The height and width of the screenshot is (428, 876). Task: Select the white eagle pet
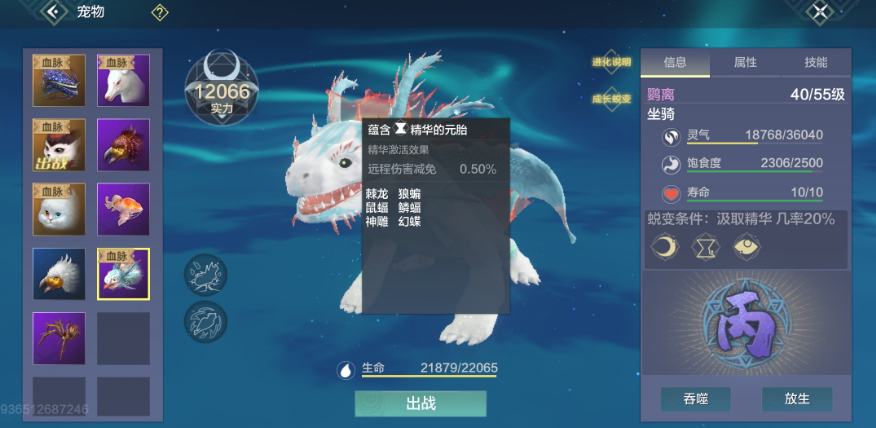59,274
